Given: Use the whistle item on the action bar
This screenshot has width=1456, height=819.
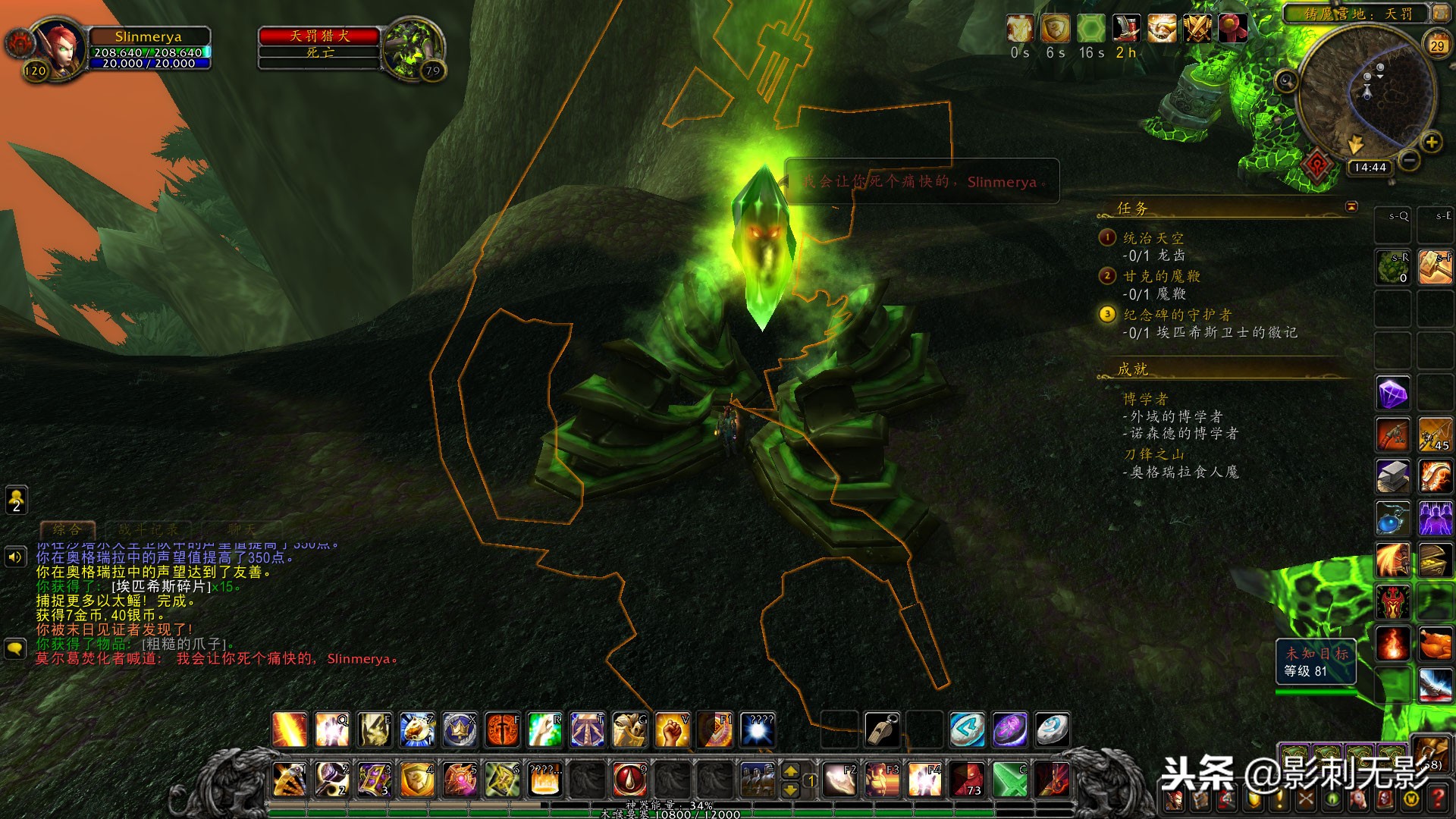Looking at the screenshot, I should click(x=883, y=730).
